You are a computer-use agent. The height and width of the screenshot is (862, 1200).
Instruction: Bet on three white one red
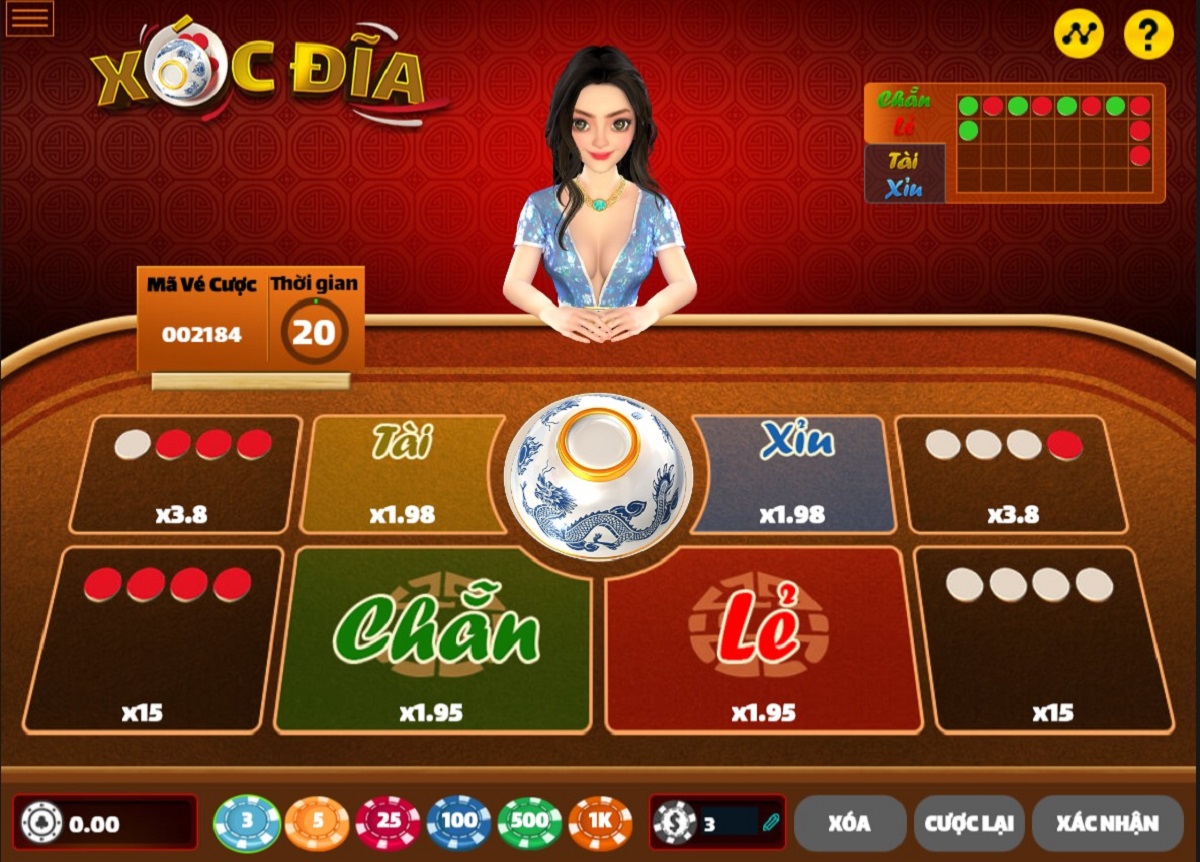1010,474
